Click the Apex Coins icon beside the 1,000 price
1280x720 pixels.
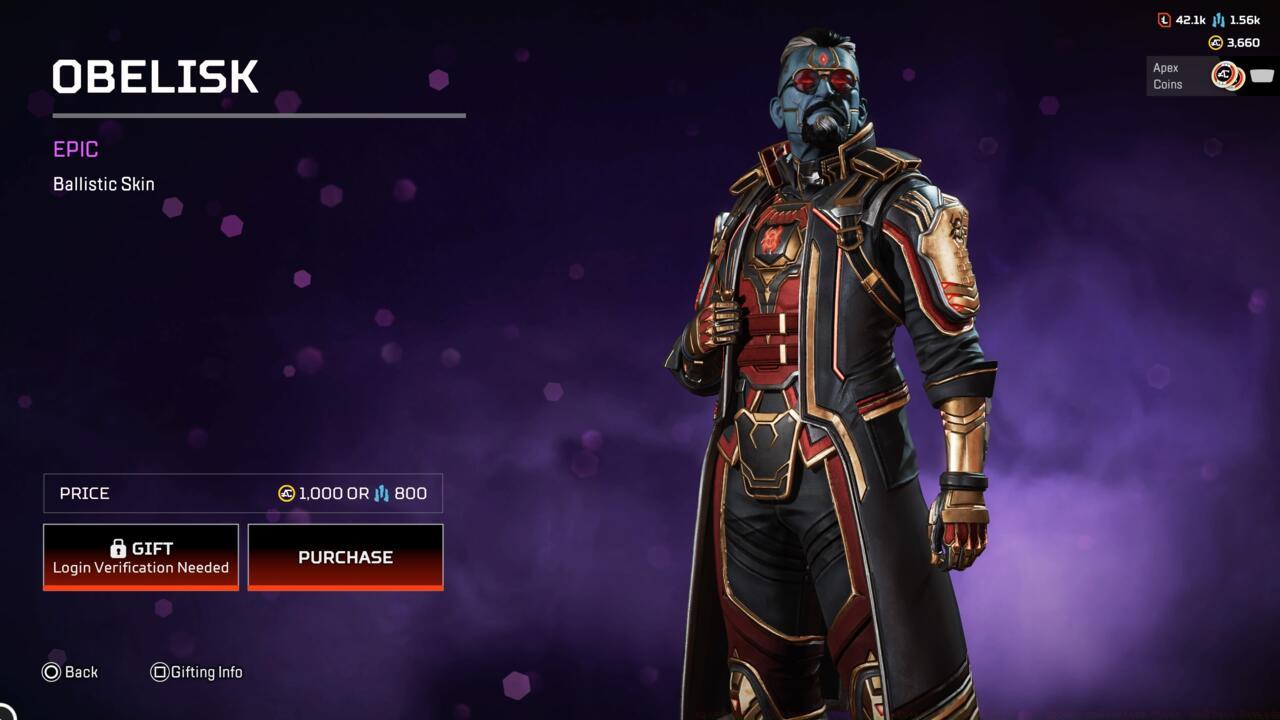coord(286,493)
